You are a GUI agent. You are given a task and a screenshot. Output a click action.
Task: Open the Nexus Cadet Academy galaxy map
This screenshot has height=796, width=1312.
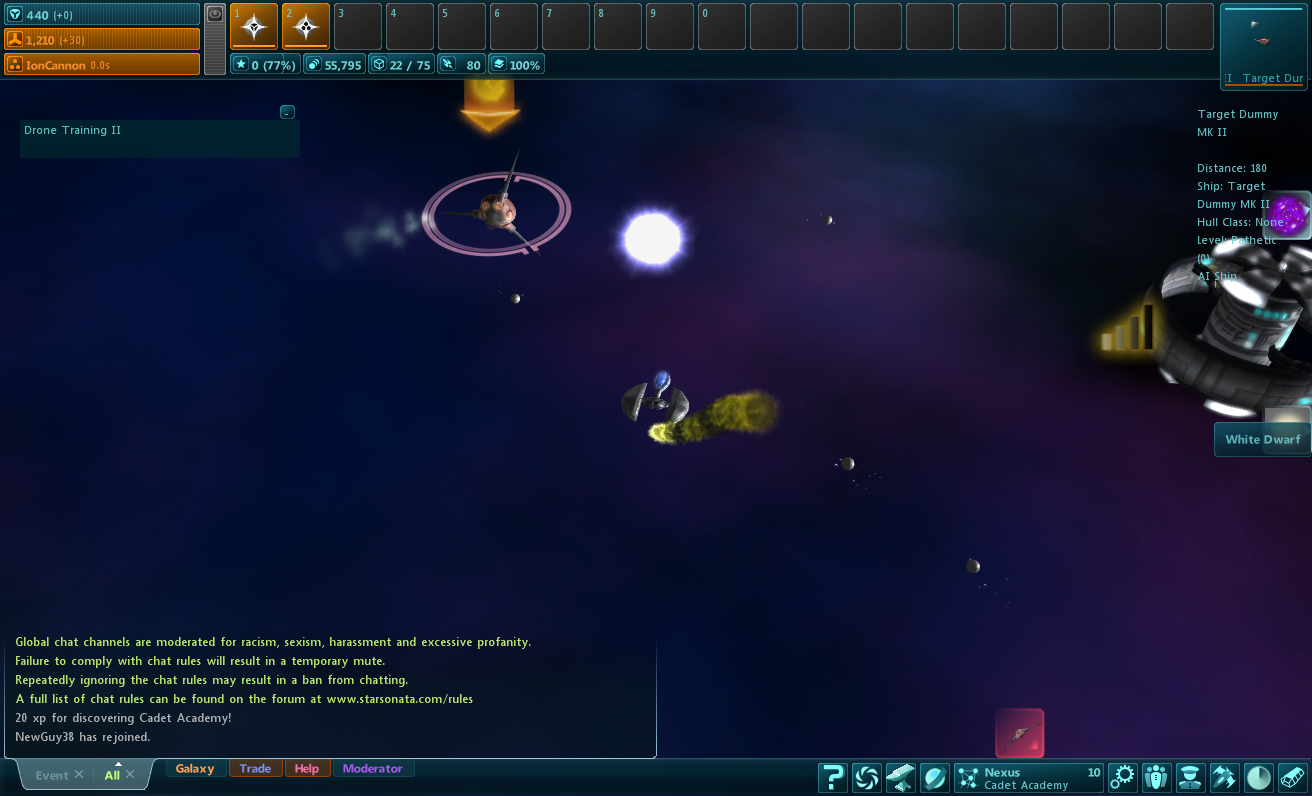point(1027,777)
